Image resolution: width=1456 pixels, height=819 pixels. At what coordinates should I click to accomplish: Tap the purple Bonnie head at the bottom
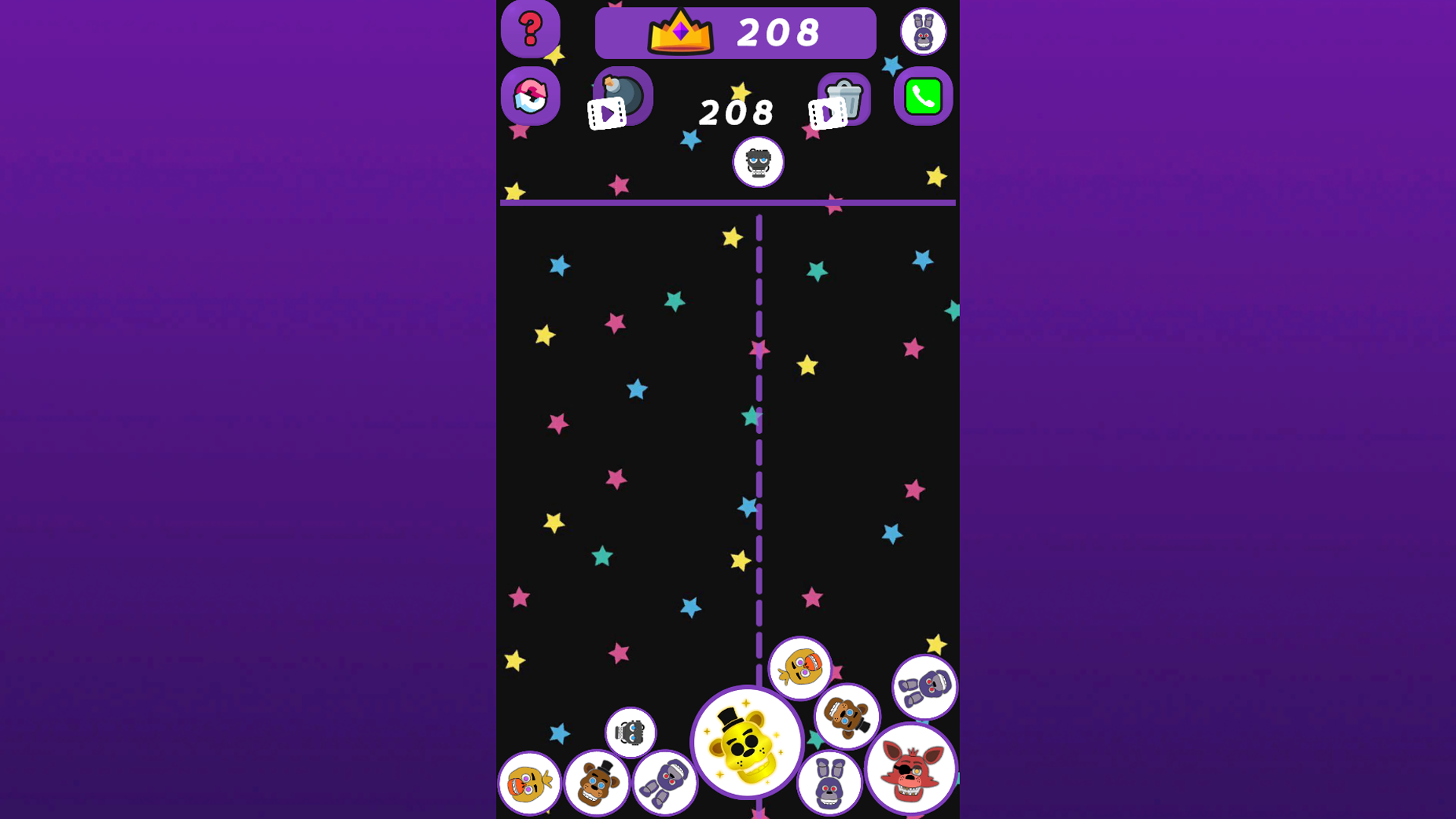[x=827, y=781]
